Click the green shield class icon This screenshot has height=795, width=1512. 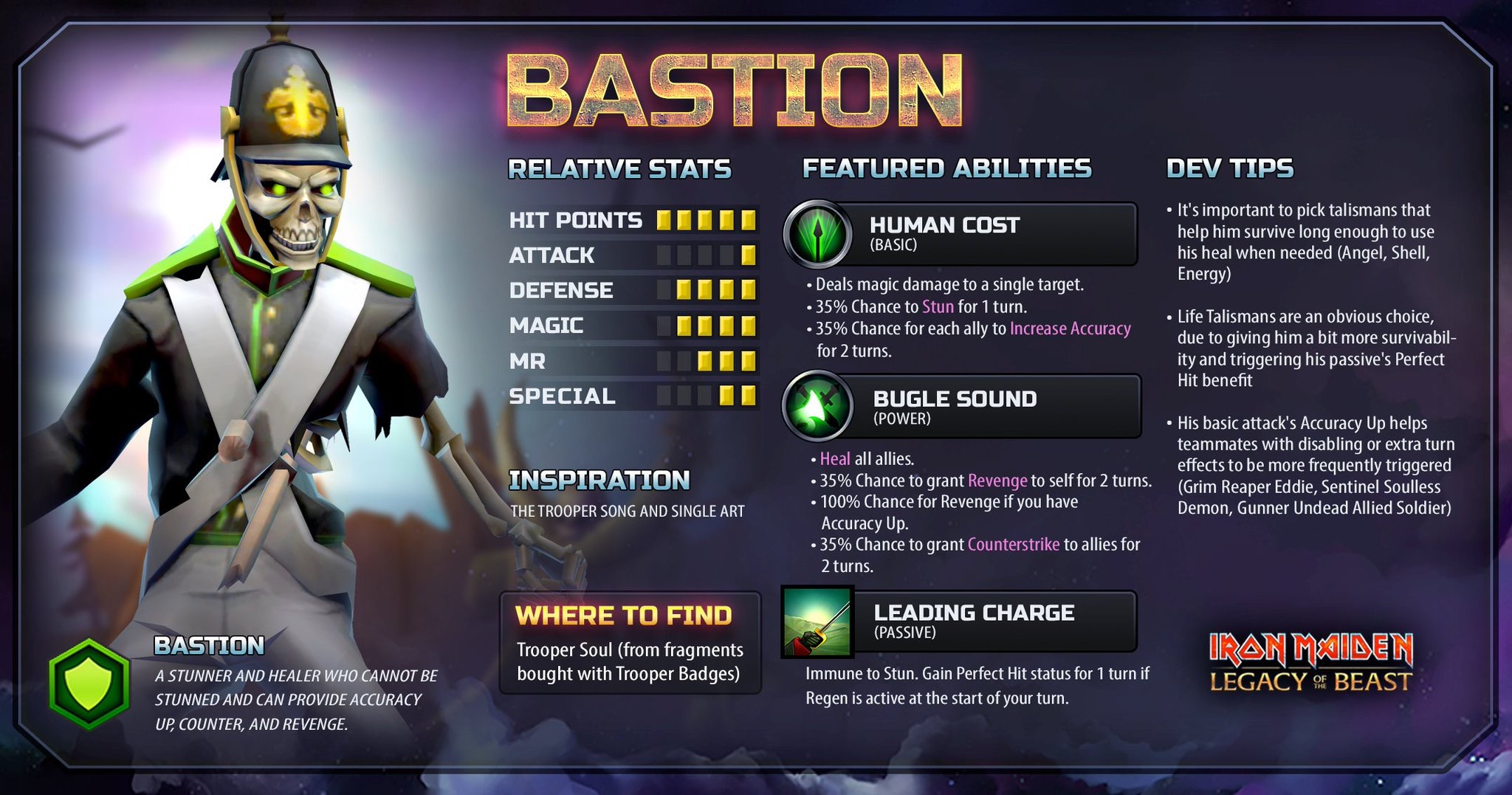coord(89,684)
